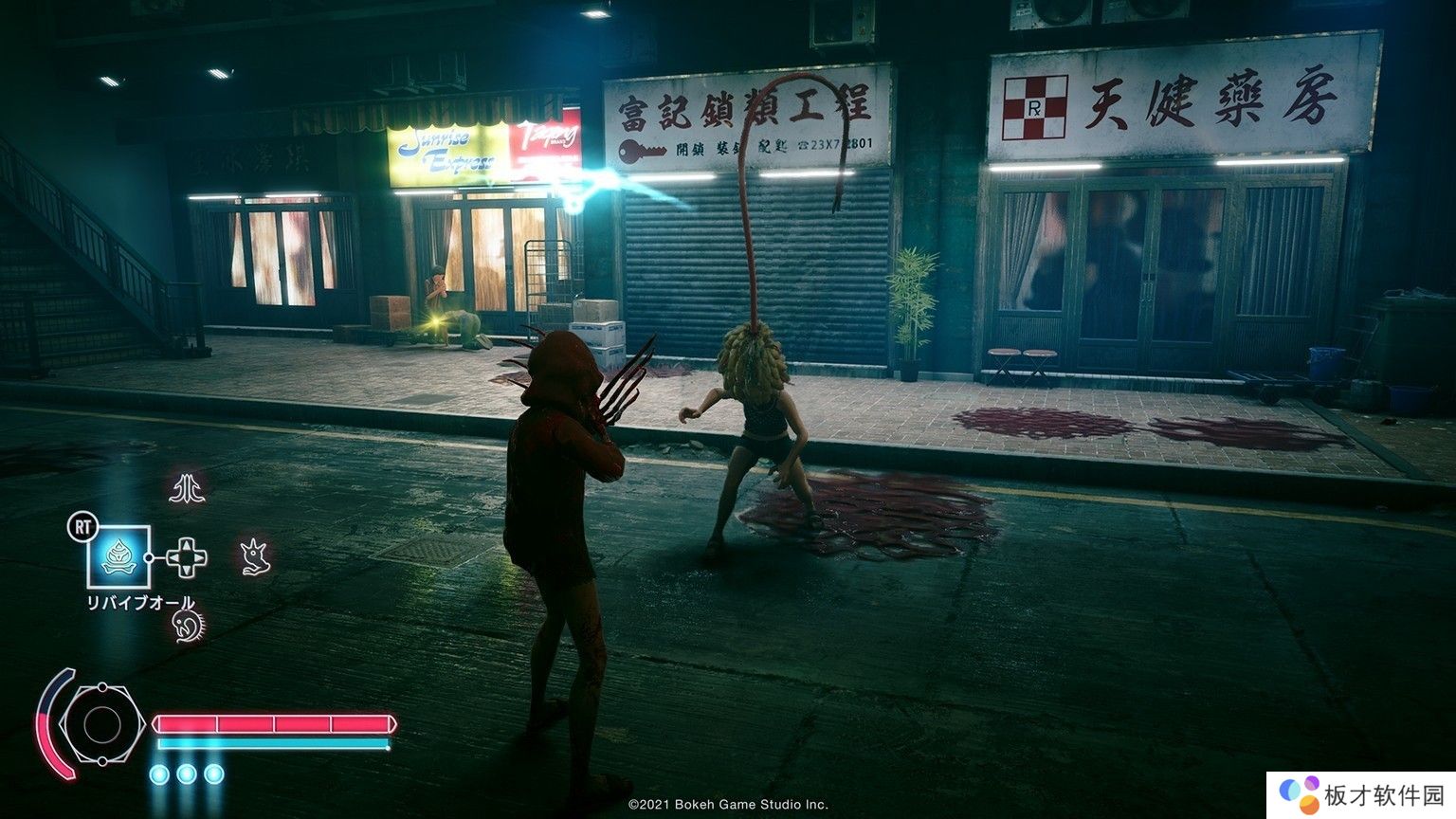Select the glowing Revive All ability icon
The height and width of the screenshot is (819, 1456).
tap(118, 555)
